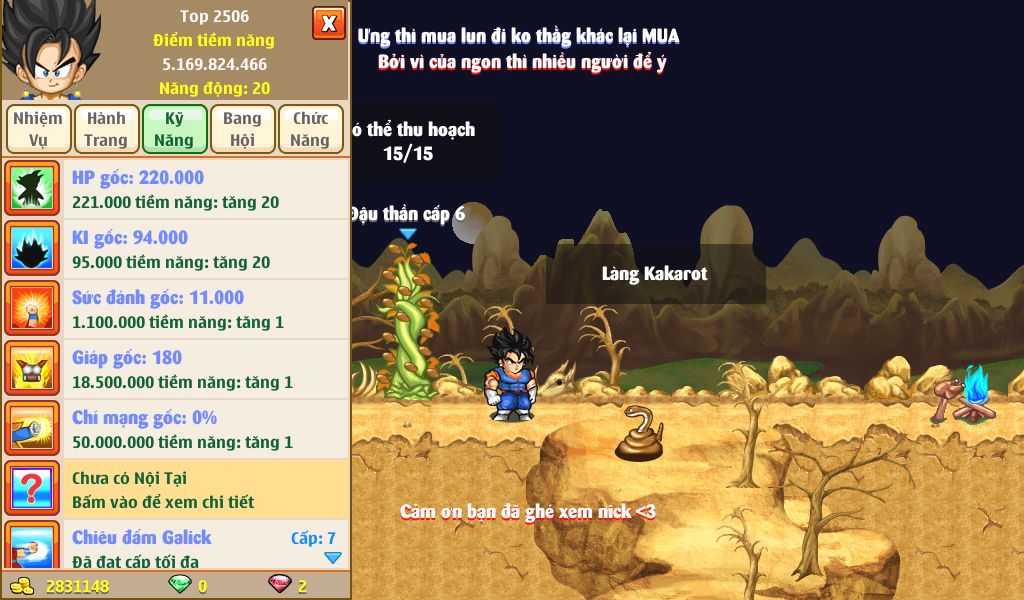Show the Bang Hội tab
Screen dimensions: 1024x600
click(x=242, y=129)
